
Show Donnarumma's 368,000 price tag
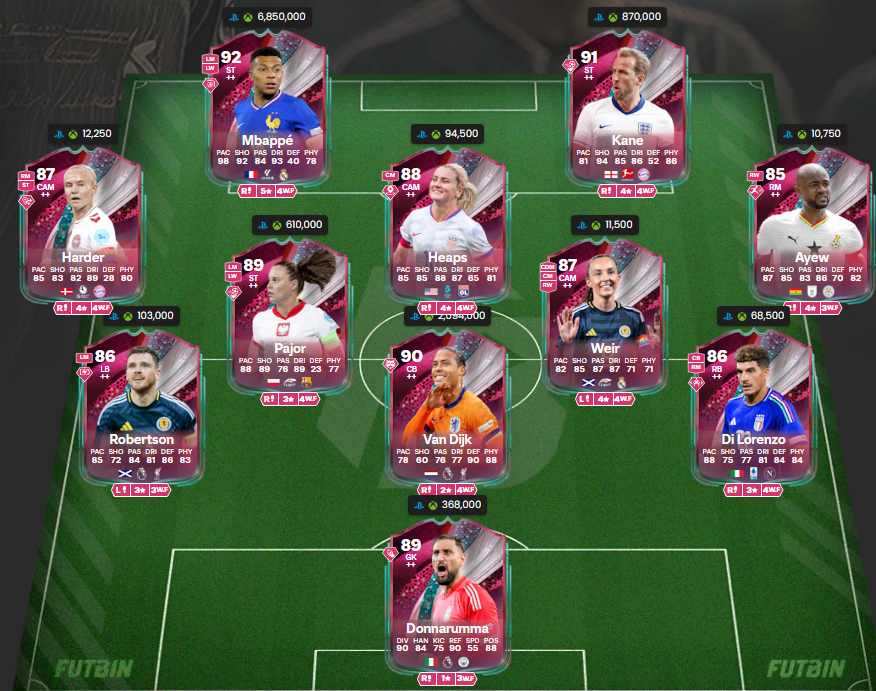tap(447, 505)
